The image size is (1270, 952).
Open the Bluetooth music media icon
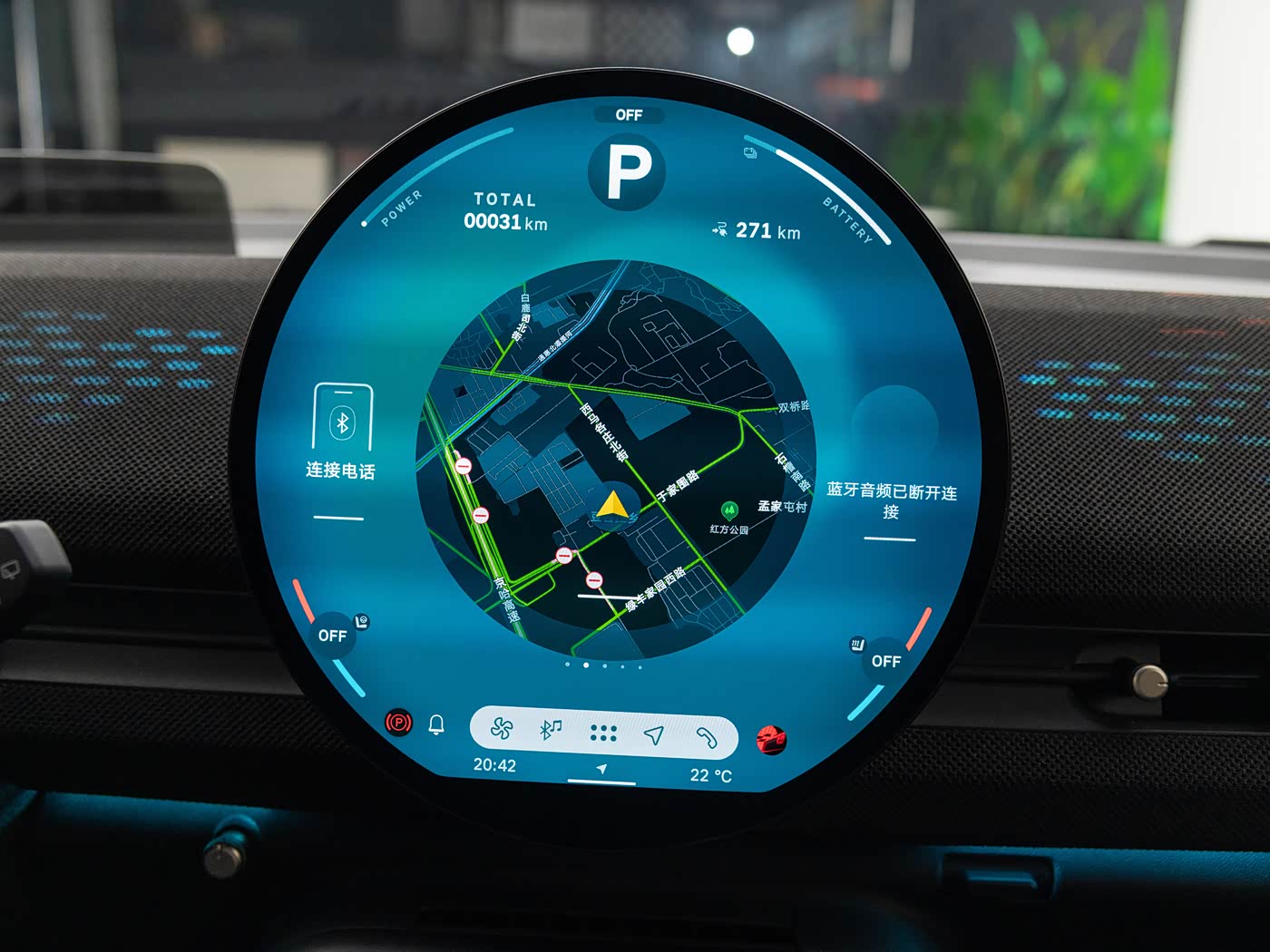(551, 730)
